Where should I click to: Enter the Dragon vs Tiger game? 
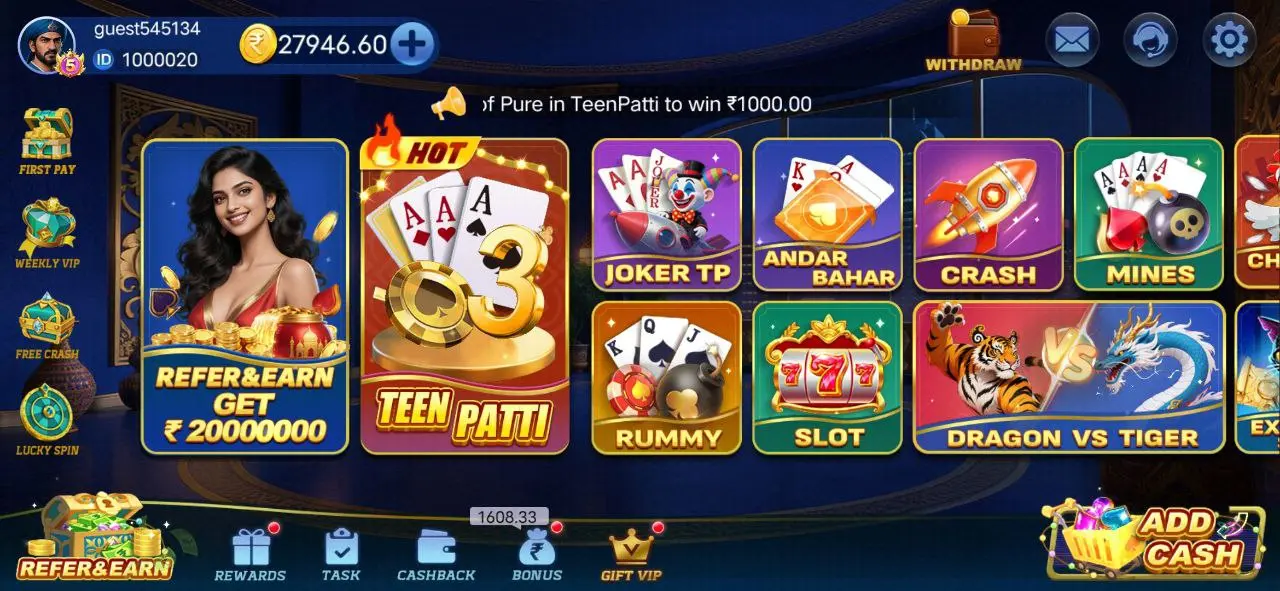pos(1068,377)
